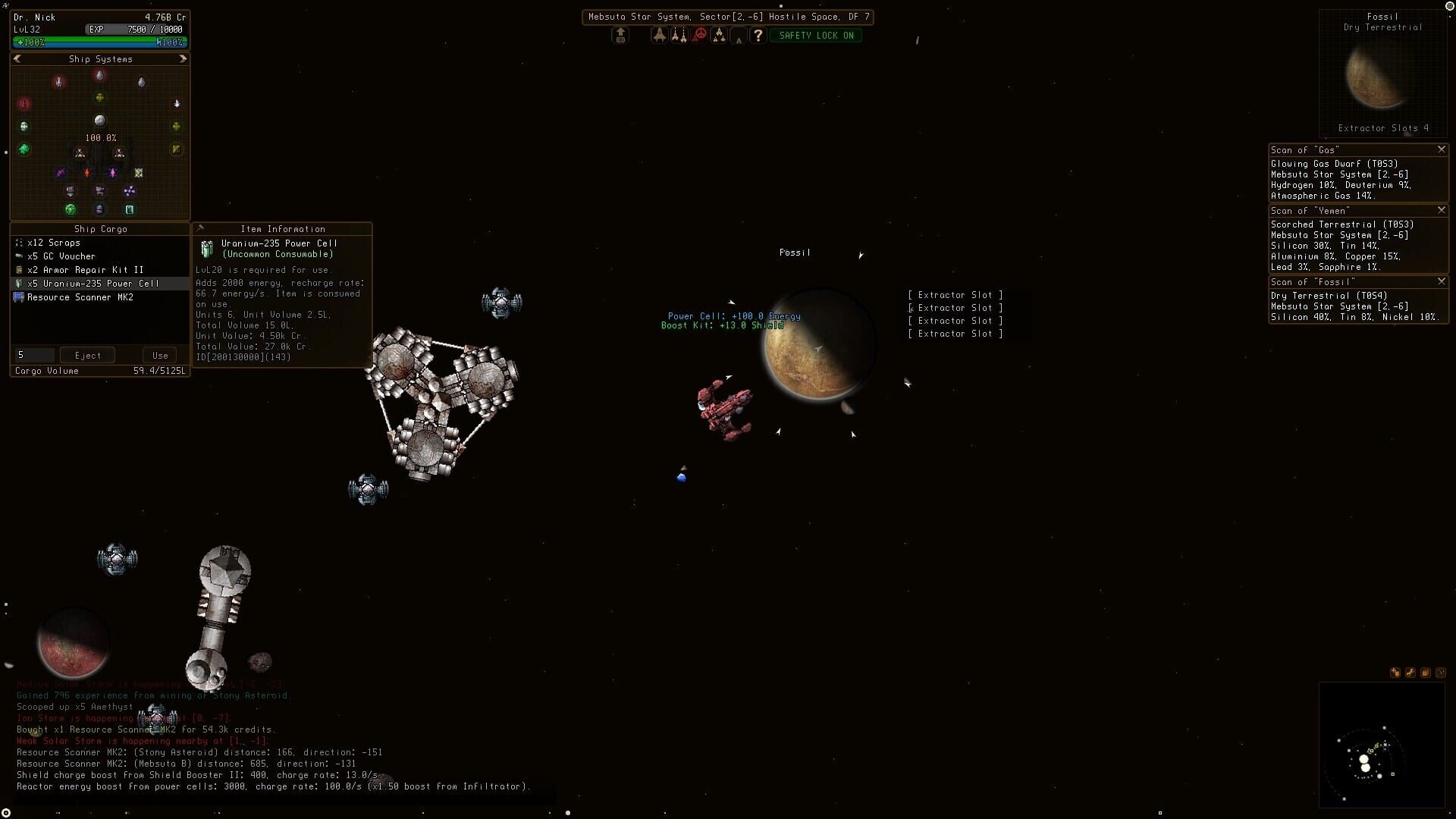
Task: Expand Ship Systems with the right chevron
Action: pyautogui.click(x=182, y=58)
